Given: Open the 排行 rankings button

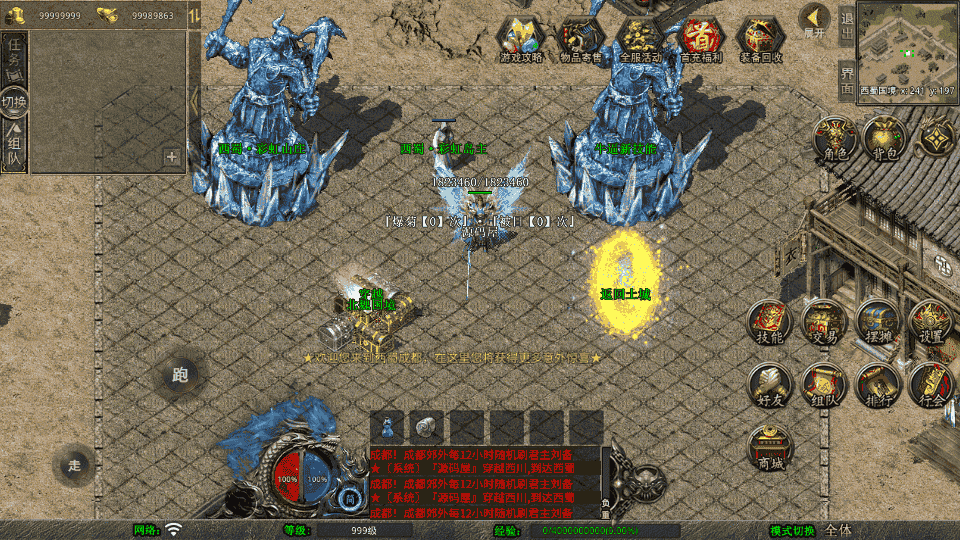Looking at the screenshot, I should [878, 385].
